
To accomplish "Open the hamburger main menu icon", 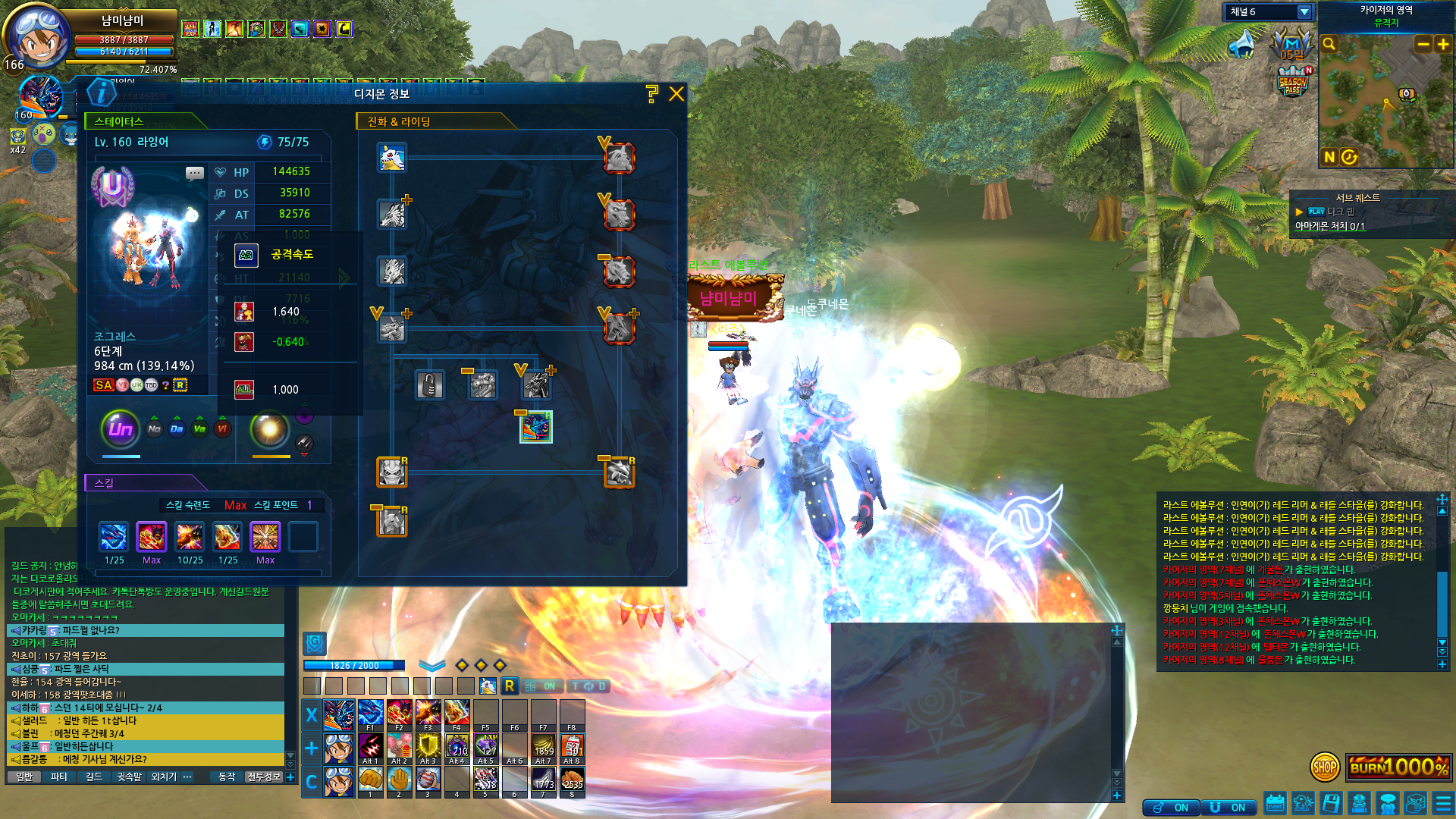I will (x=1443, y=802).
